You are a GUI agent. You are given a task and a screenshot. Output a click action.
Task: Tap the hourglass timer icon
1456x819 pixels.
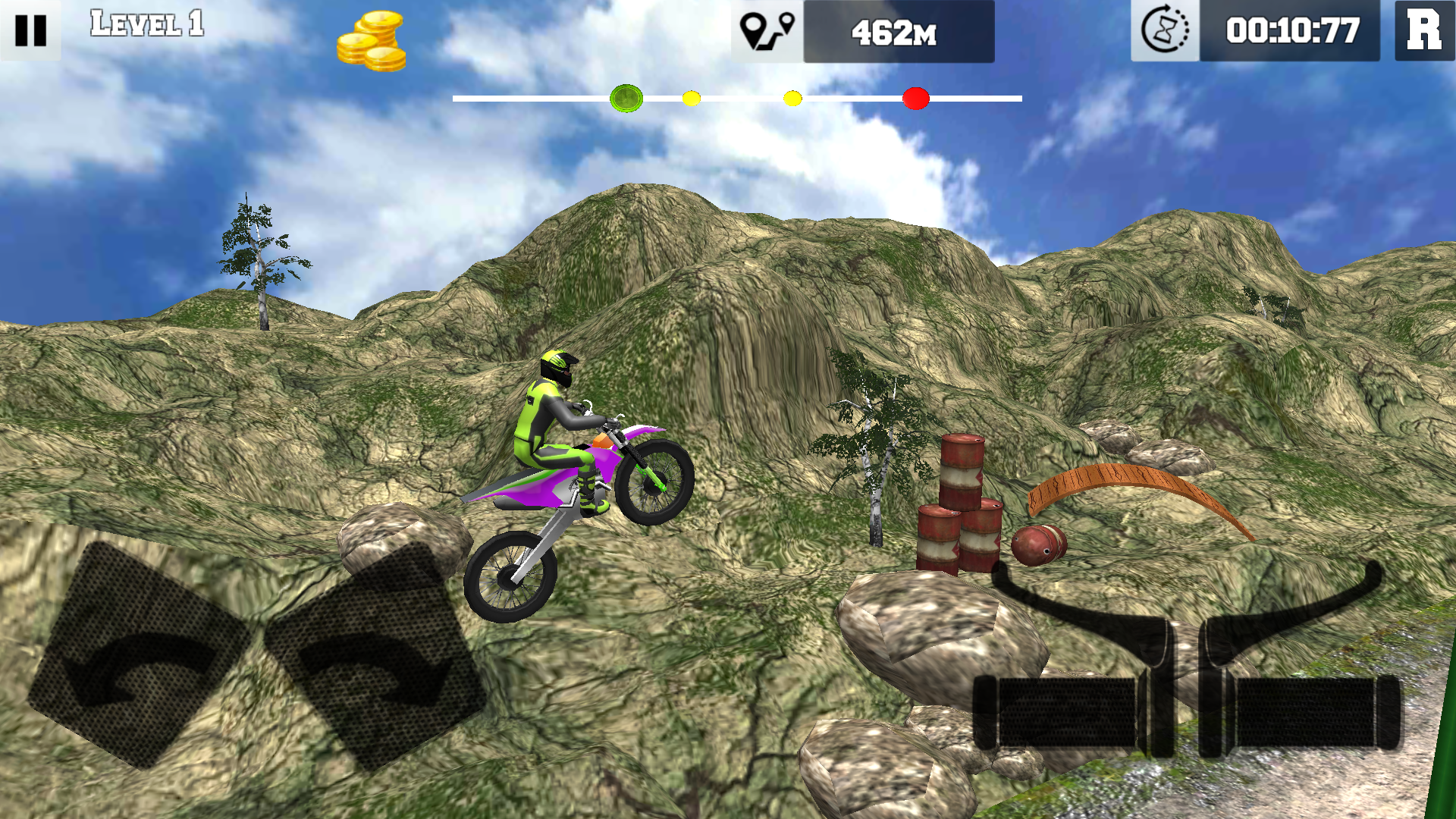[1166, 32]
